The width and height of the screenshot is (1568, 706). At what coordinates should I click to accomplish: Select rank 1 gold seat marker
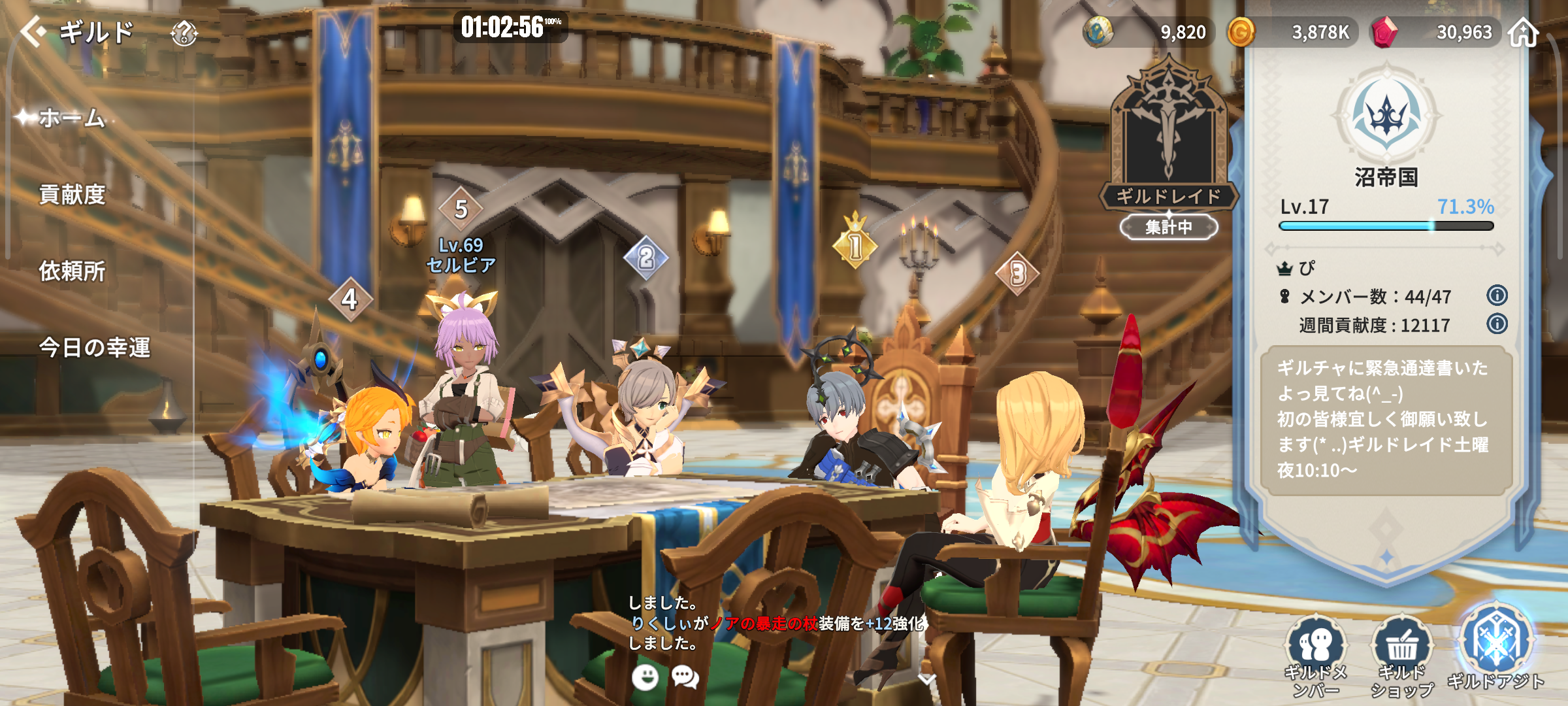[855, 246]
